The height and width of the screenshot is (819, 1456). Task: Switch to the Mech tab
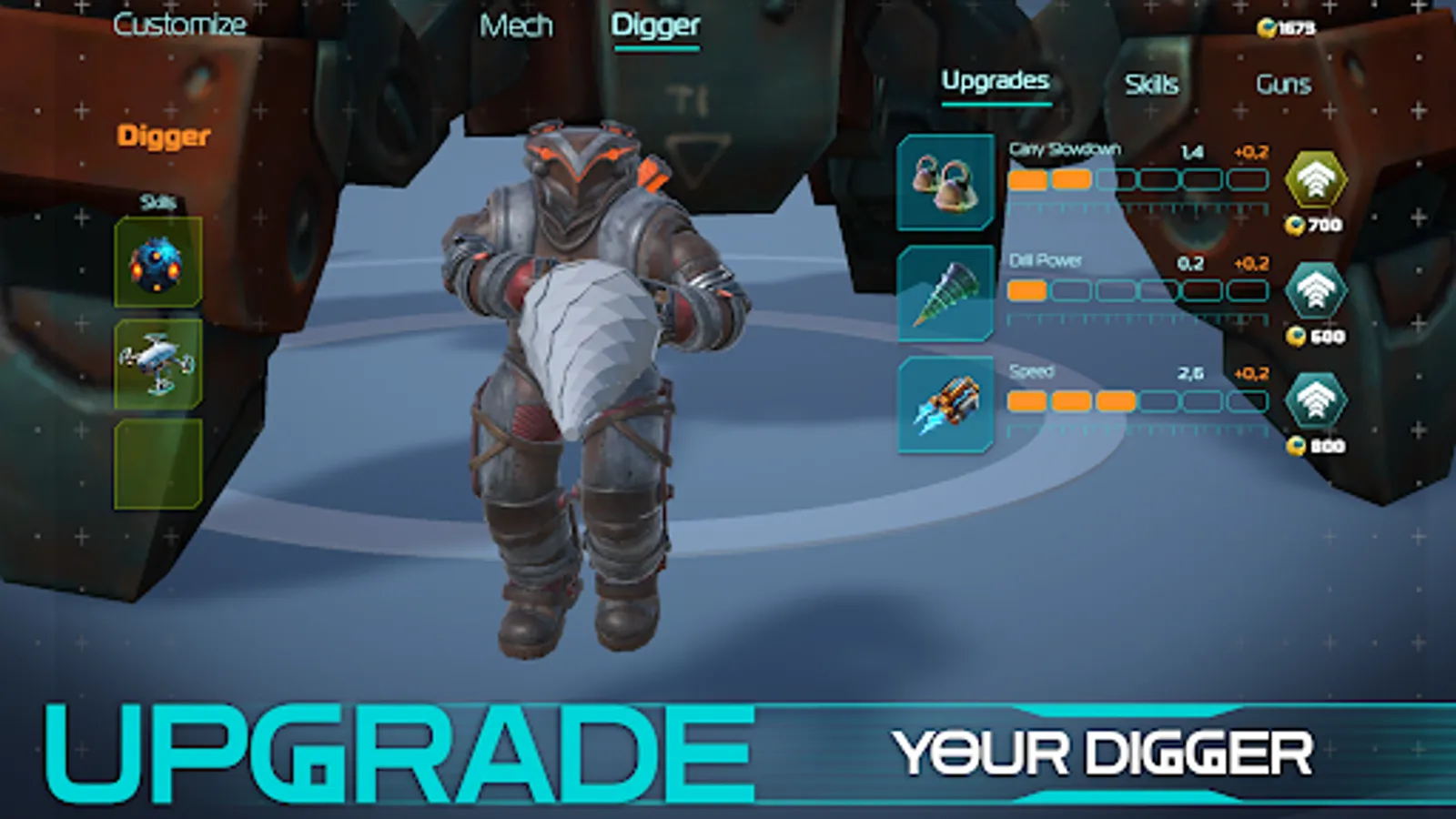tap(518, 25)
